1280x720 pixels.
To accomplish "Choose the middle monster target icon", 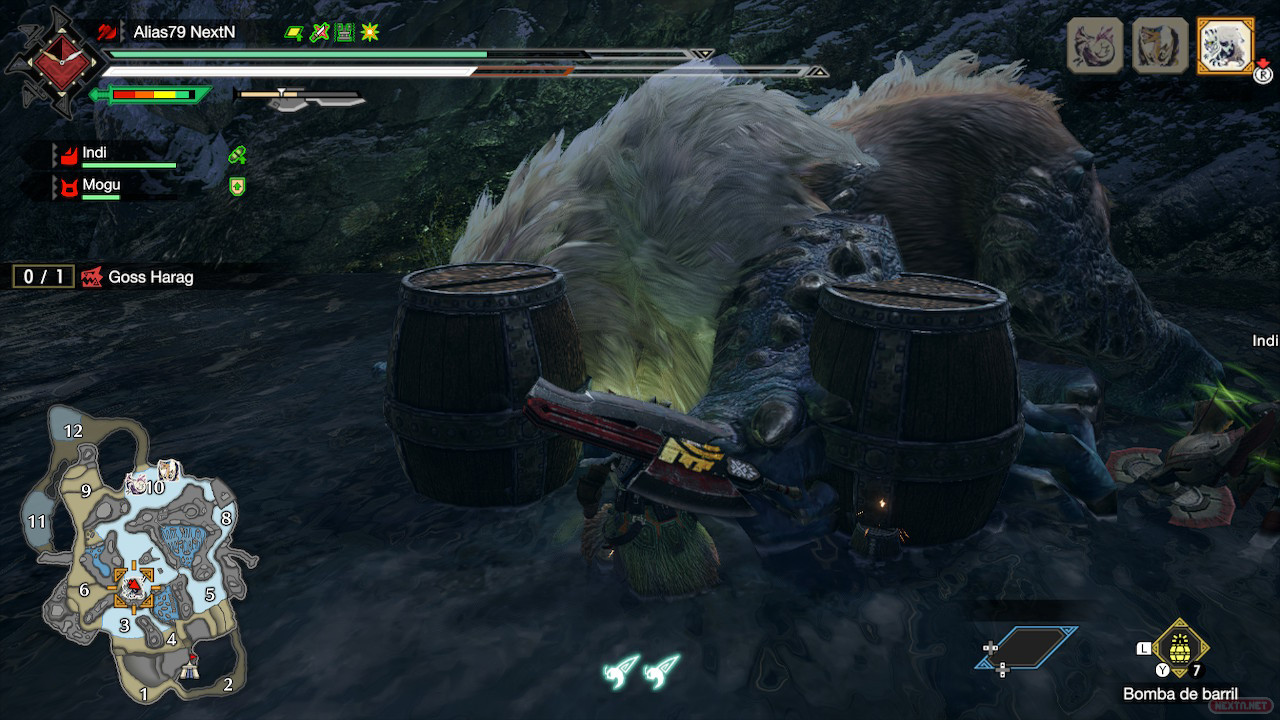I will click(x=1160, y=46).
